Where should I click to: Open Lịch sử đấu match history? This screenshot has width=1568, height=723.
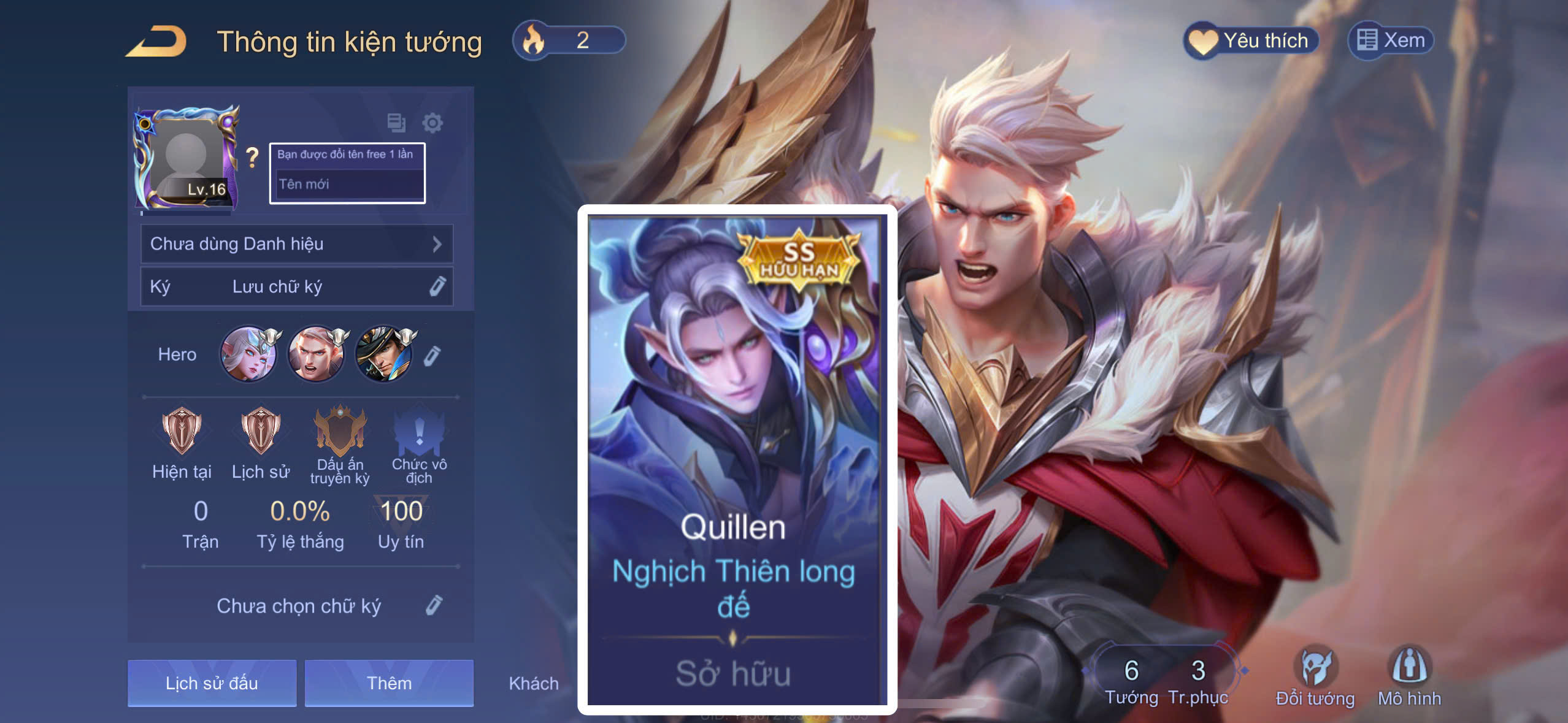pos(212,683)
